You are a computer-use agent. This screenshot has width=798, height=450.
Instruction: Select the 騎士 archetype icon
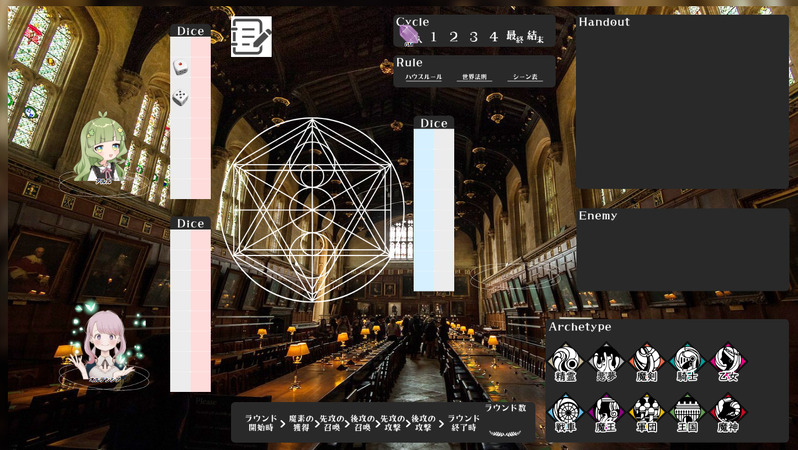pos(688,361)
